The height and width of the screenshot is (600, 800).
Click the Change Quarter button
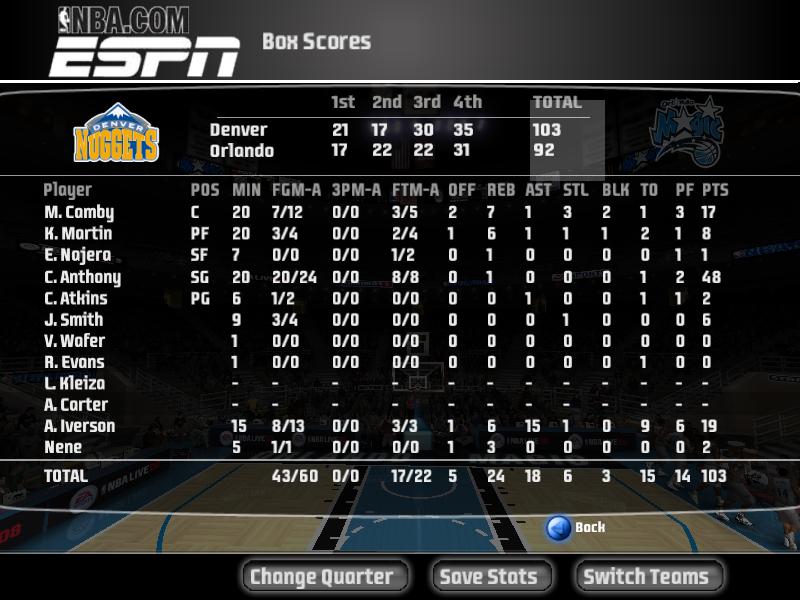pos(322,576)
